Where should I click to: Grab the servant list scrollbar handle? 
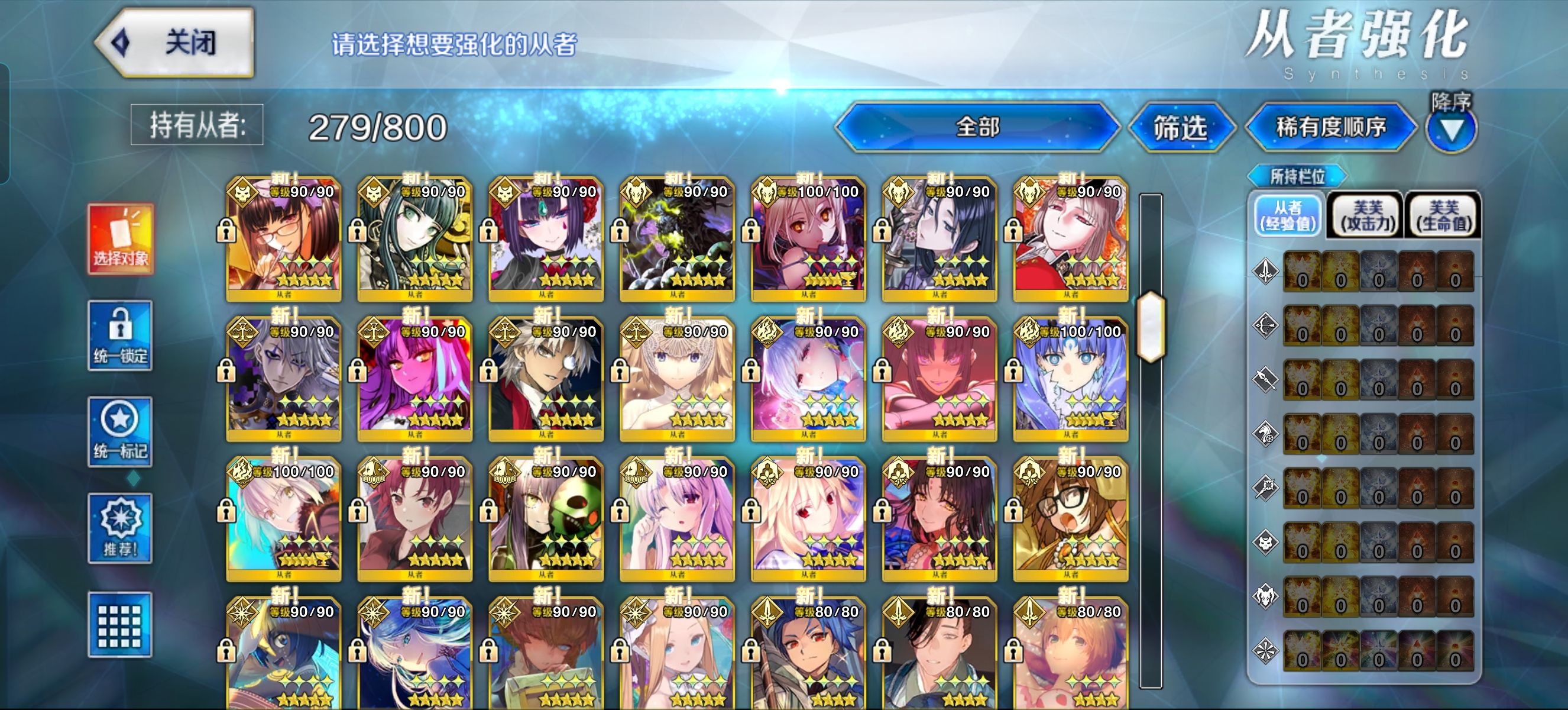[1151, 327]
